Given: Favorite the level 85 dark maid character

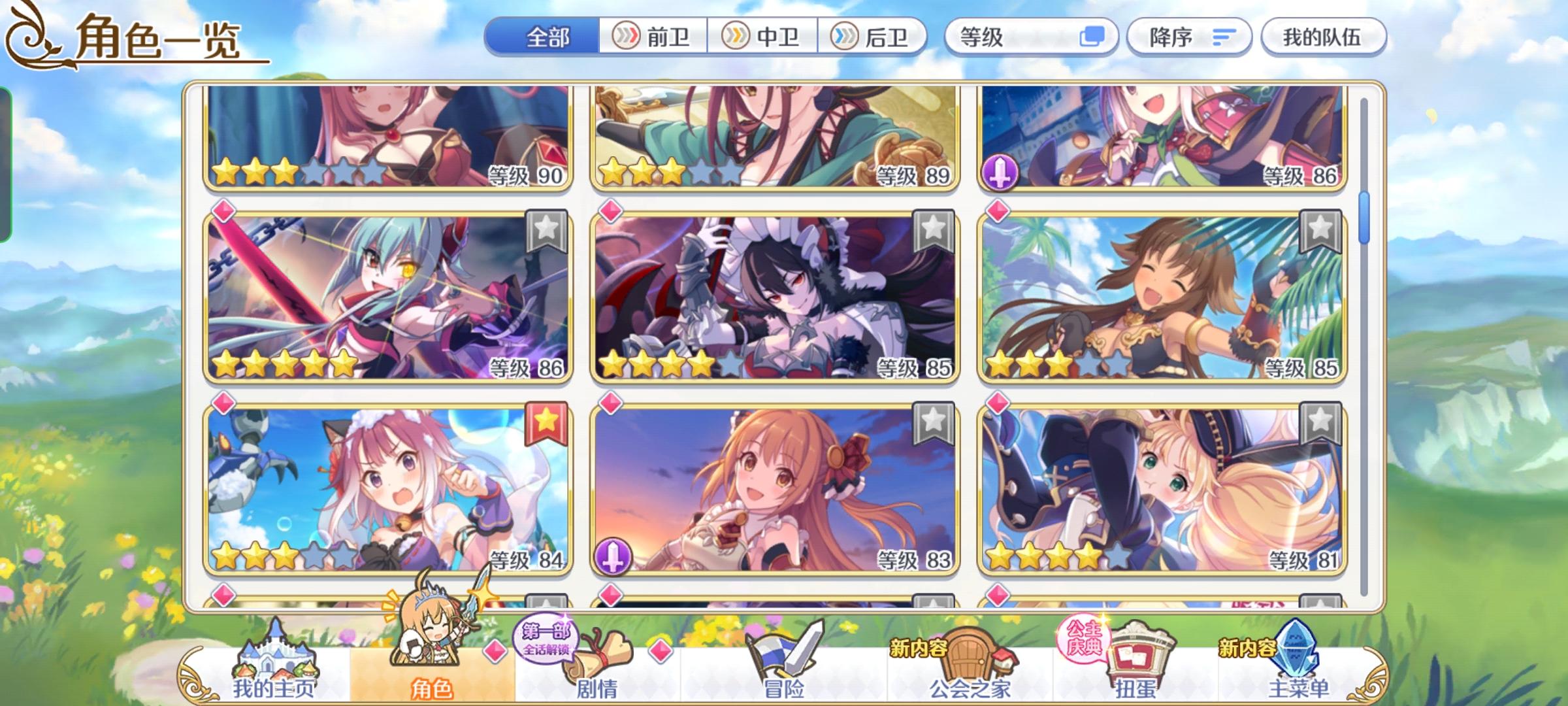Looking at the screenshot, I should [x=934, y=229].
